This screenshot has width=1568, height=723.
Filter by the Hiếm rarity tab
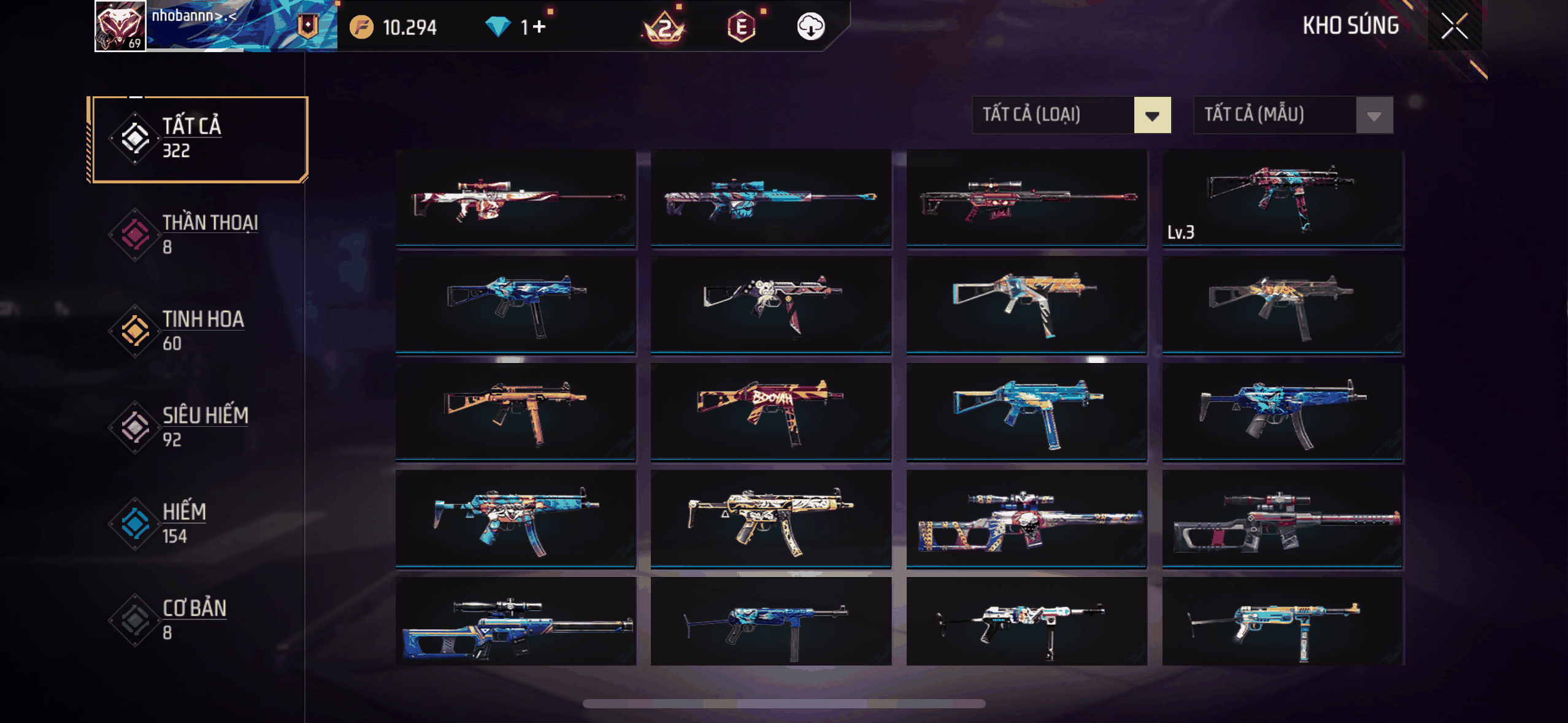pyautogui.click(x=198, y=523)
